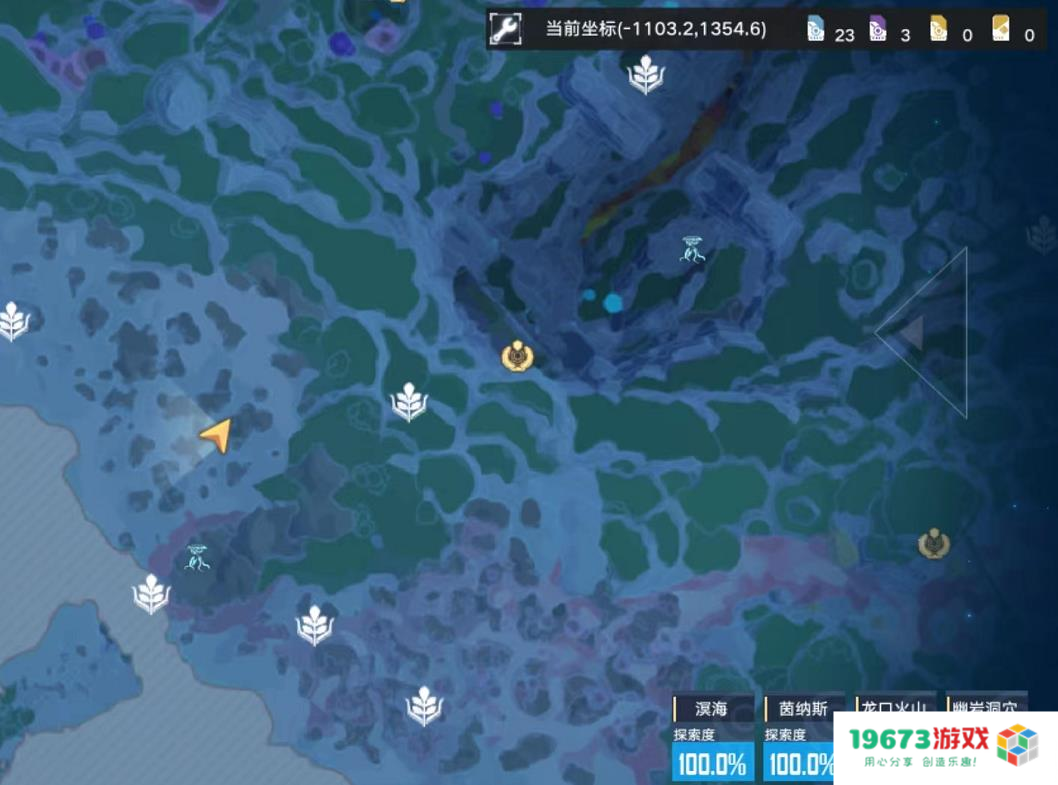Click the teal creature marker inside the dark crater

pos(692,249)
